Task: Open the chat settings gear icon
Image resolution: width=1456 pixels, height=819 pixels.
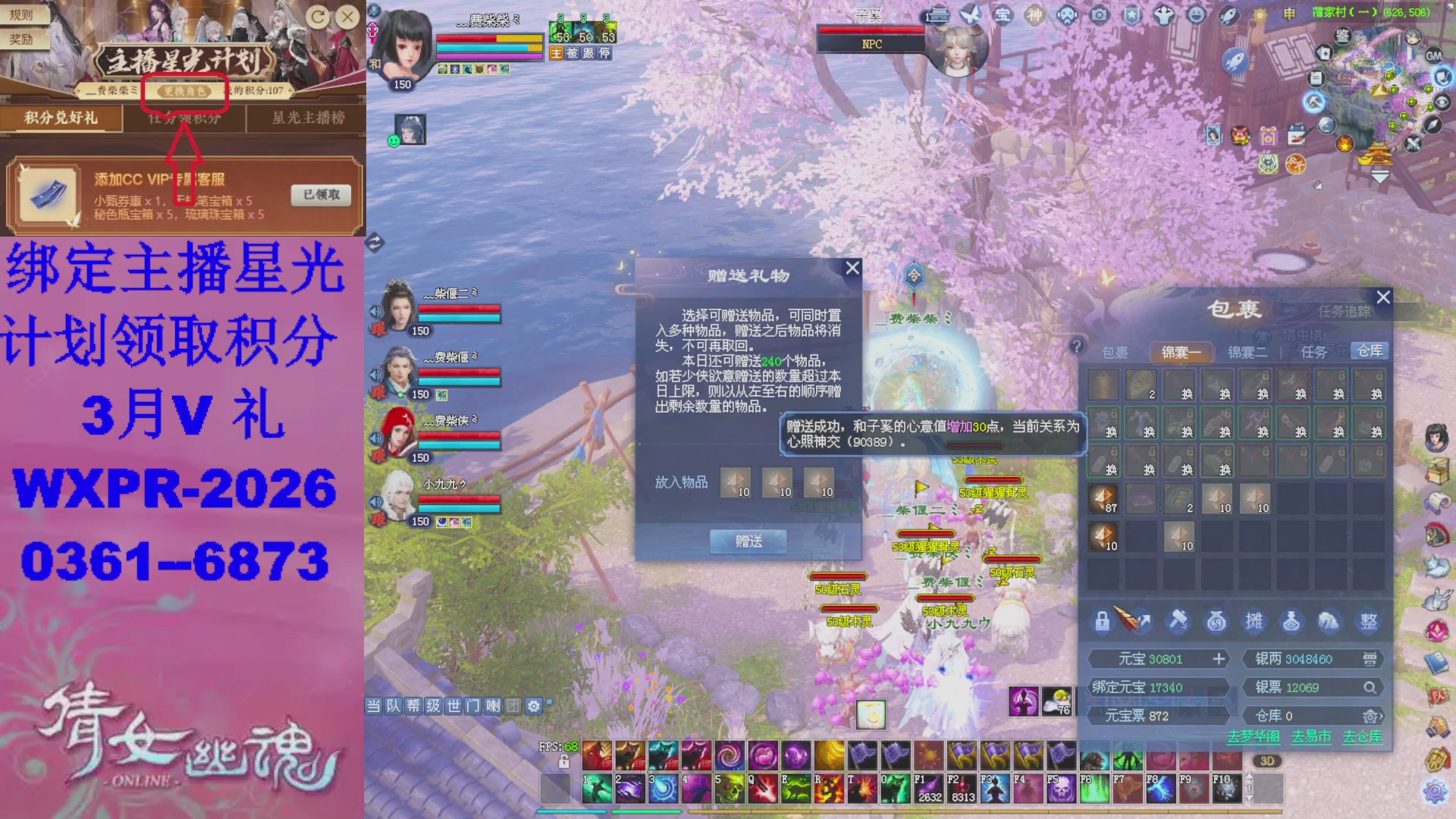Action: coord(533,705)
